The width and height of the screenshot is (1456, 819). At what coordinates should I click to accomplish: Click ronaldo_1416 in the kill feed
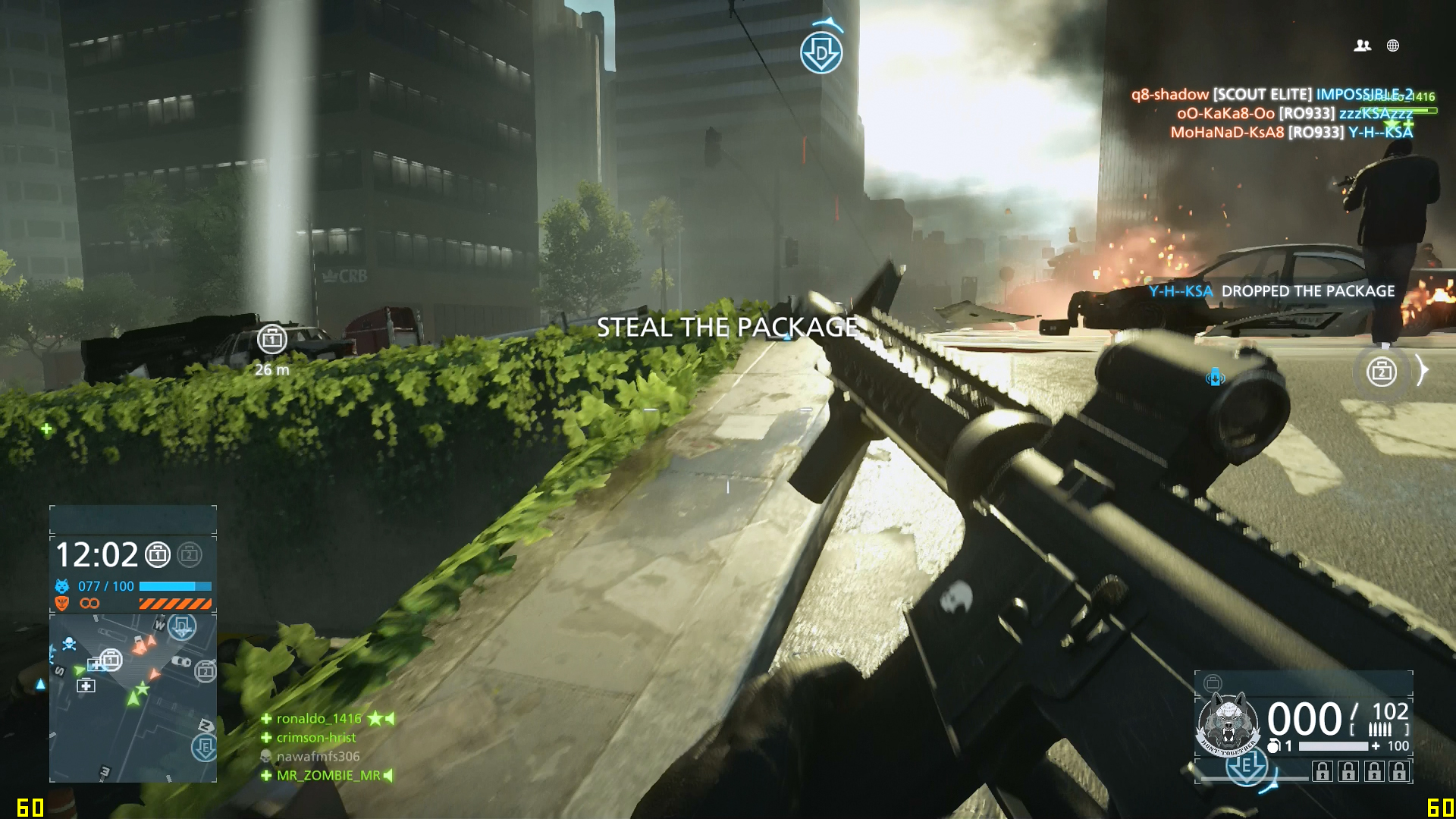tap(317, 718)
